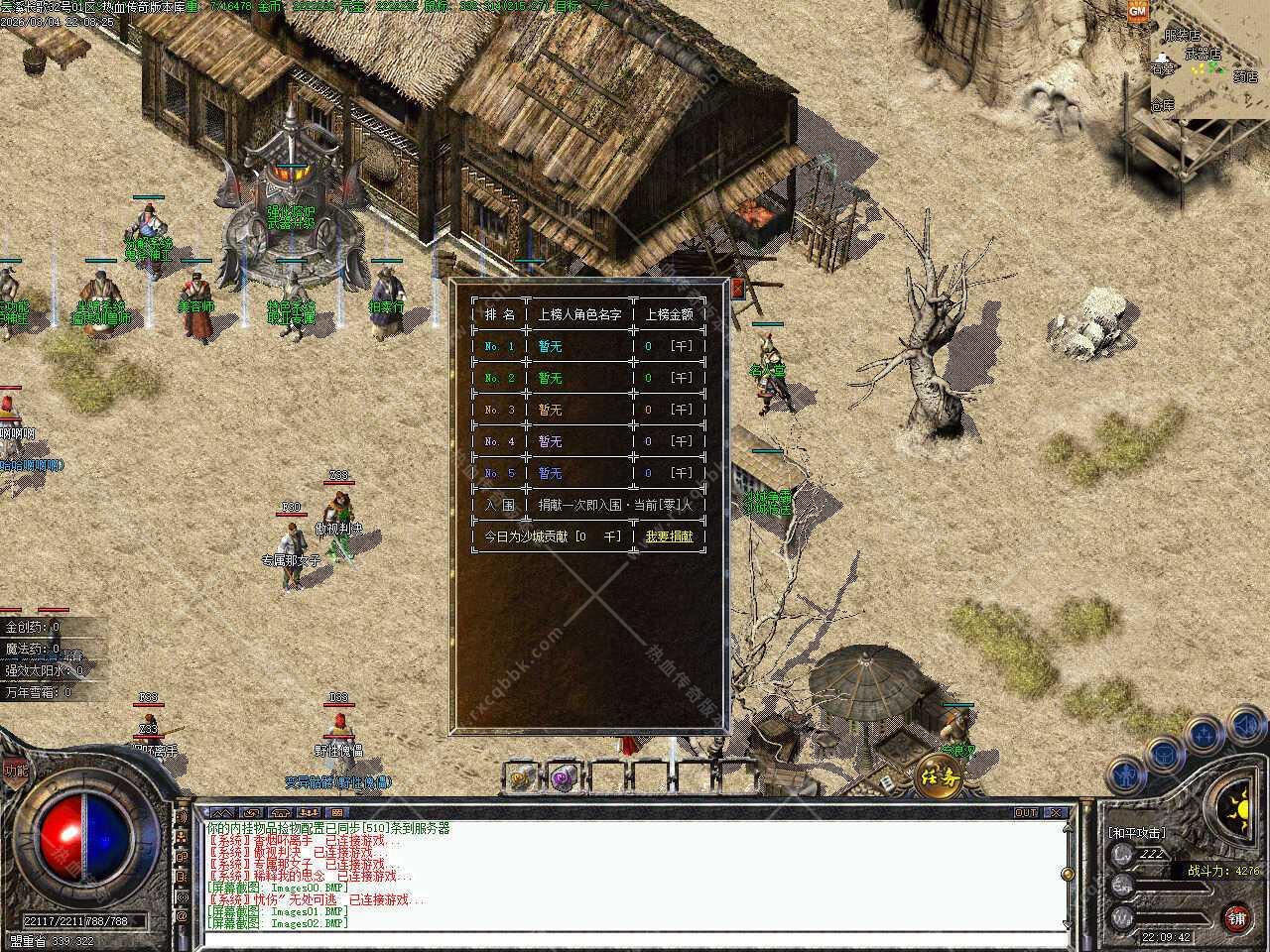Open the orange GM icon

(1137, 11)
